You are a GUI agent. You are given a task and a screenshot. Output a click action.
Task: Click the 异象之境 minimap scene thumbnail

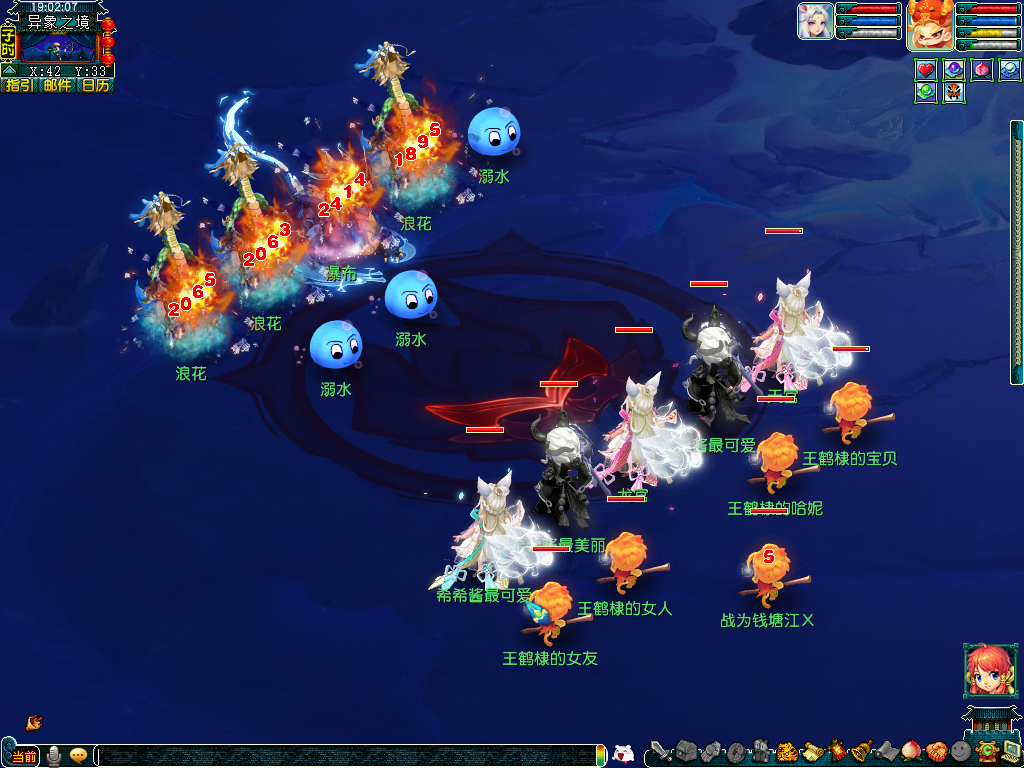tap(58, 47)
